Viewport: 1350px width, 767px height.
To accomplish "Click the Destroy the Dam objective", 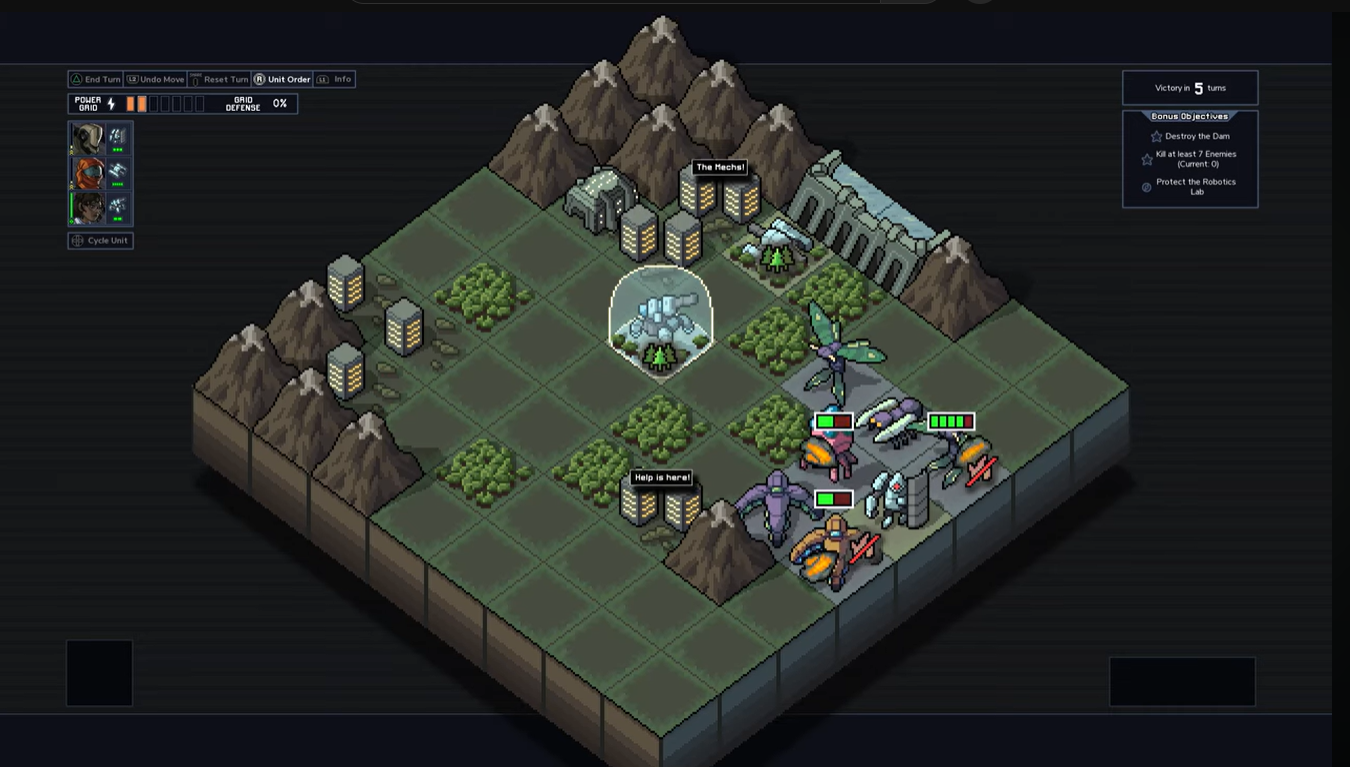I will click(x=1196, y=136).
